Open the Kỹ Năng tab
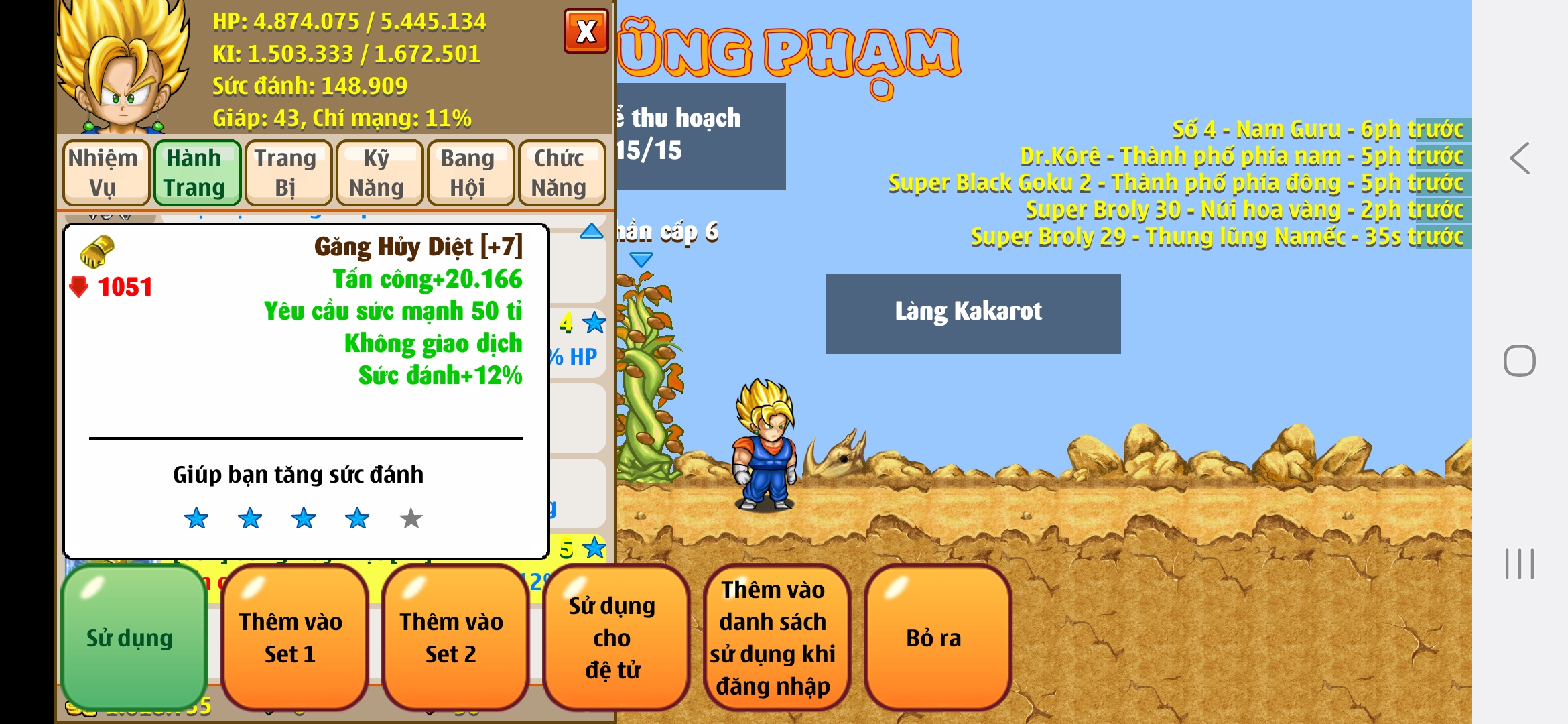Image resolution: width=1568 pixels, height=724 pixels. tap(377, 172)
